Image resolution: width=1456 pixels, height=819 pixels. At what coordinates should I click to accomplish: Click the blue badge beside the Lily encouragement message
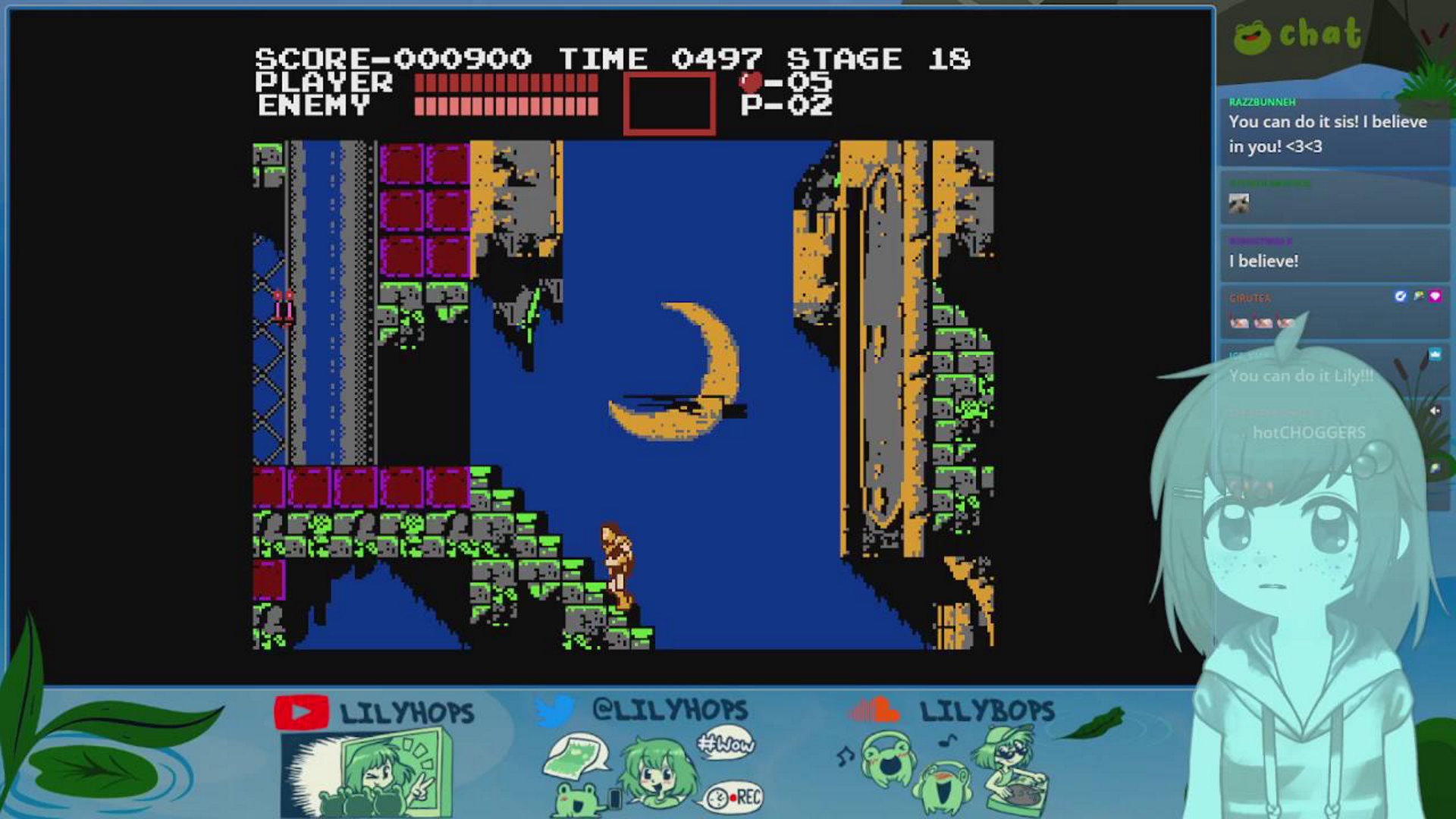point(1435,353)
